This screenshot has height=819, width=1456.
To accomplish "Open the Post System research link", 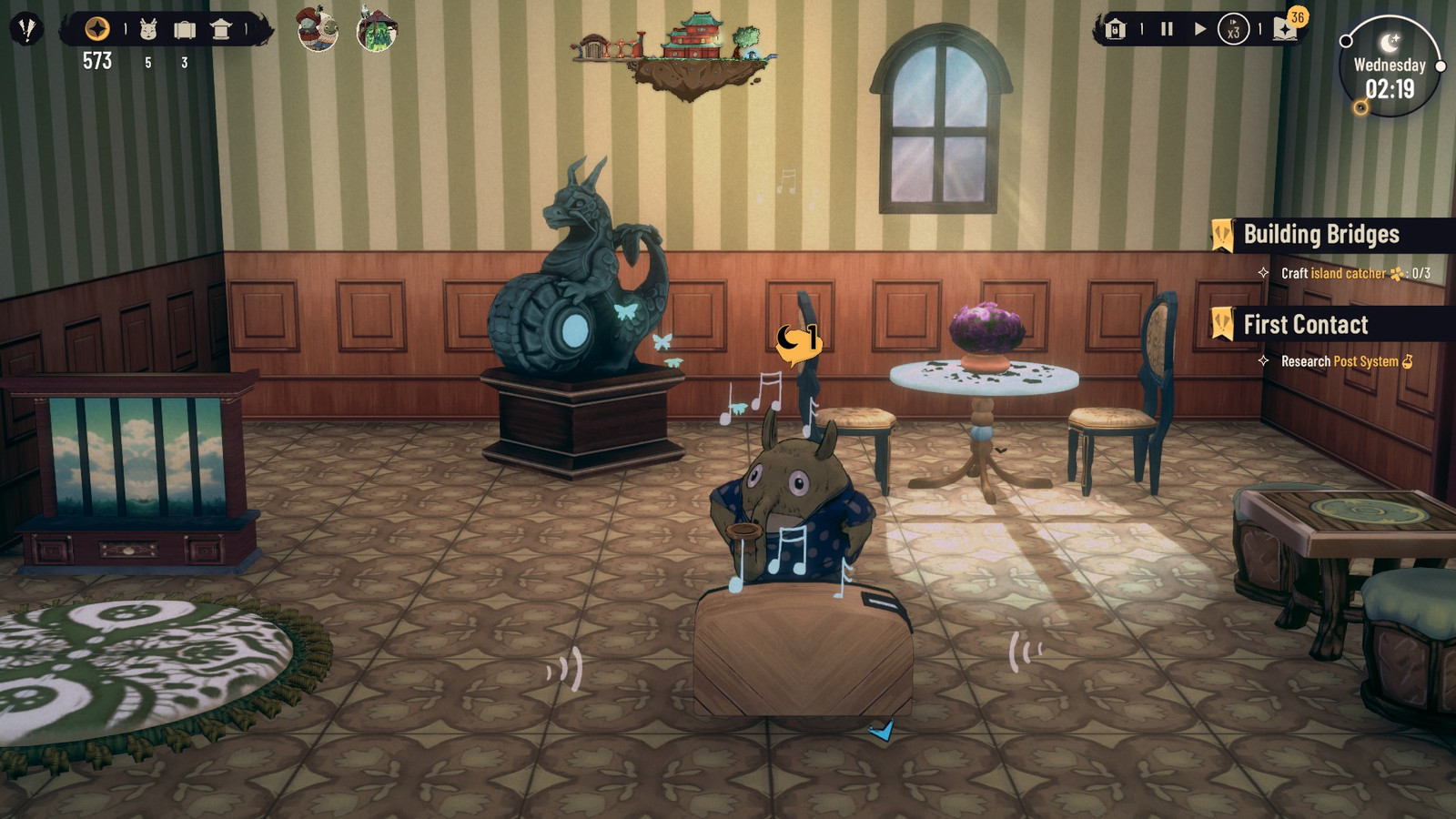I will pyautogui.click(x=1368, y=361).
